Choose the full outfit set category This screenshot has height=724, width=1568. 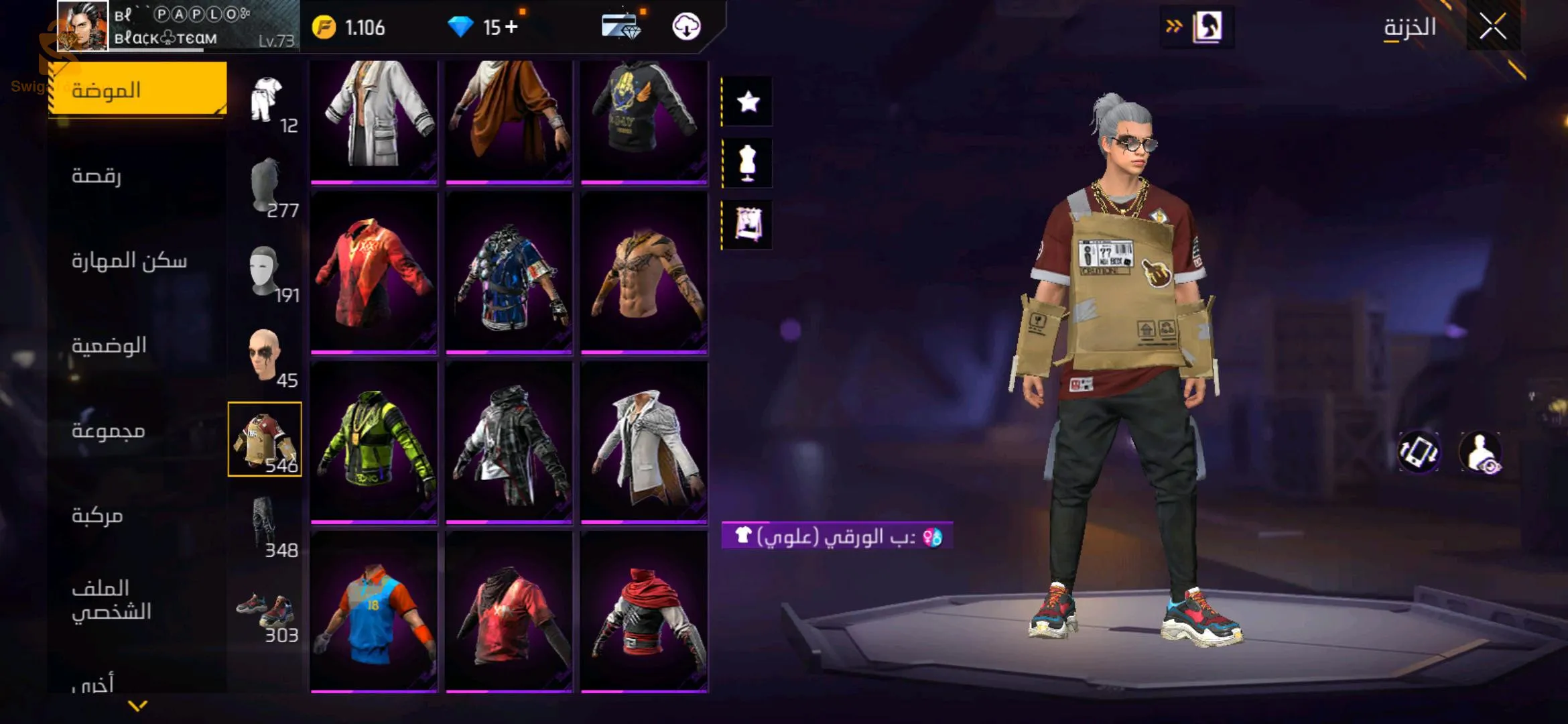(x=267, y=101)
